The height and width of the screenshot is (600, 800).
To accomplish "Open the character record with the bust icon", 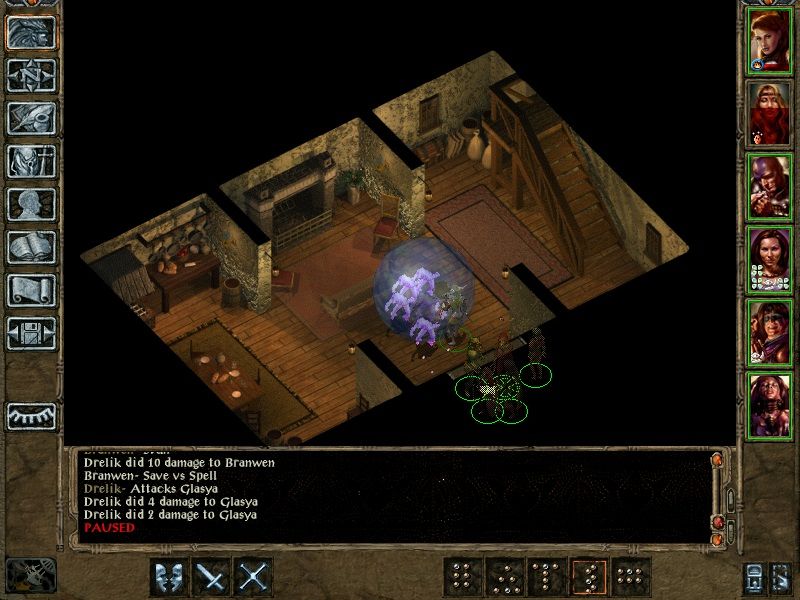I will click(31, 204).
